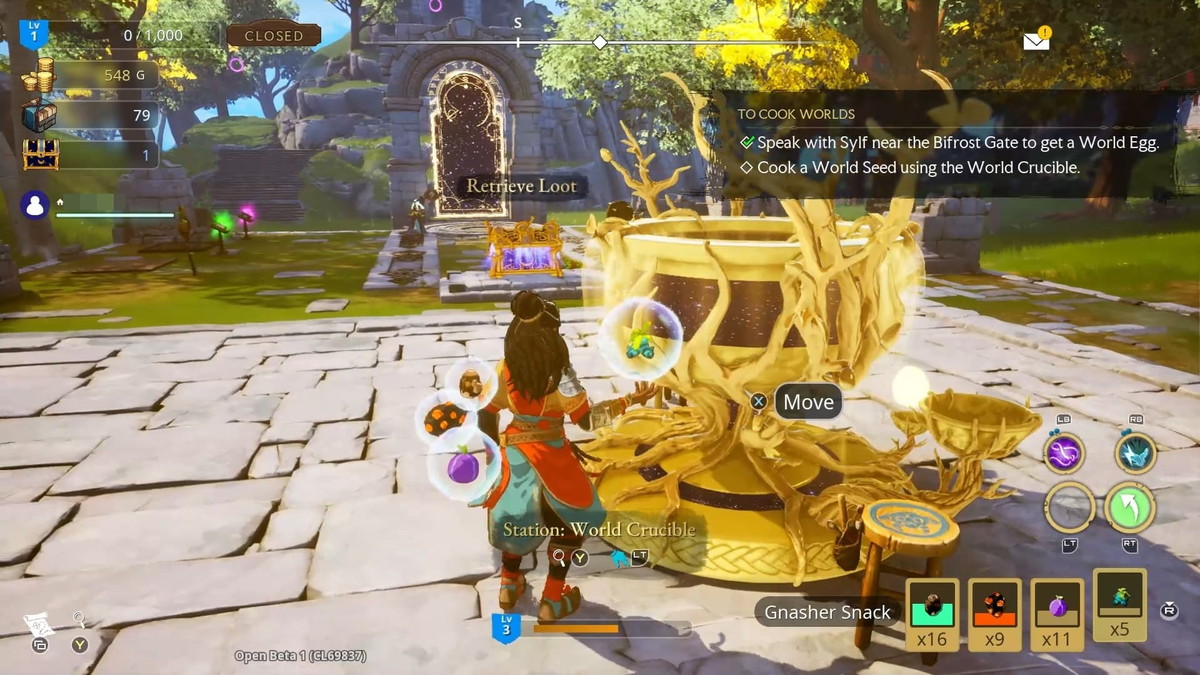Click the golden treasure chest counter icon
Screen dimensions: 1200x675
click(40, 154)
